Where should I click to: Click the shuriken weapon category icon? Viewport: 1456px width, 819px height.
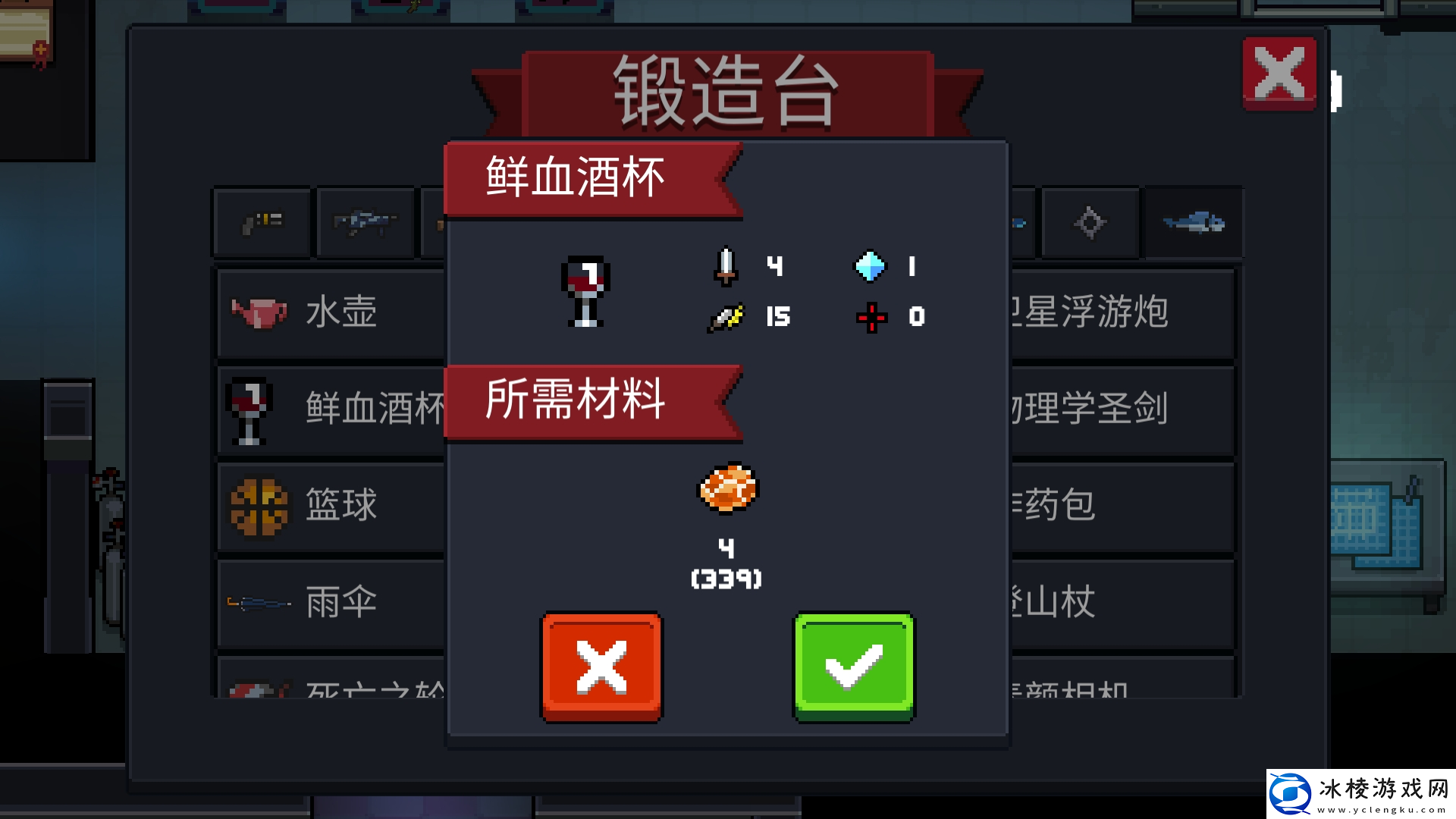click(1090, 222)
